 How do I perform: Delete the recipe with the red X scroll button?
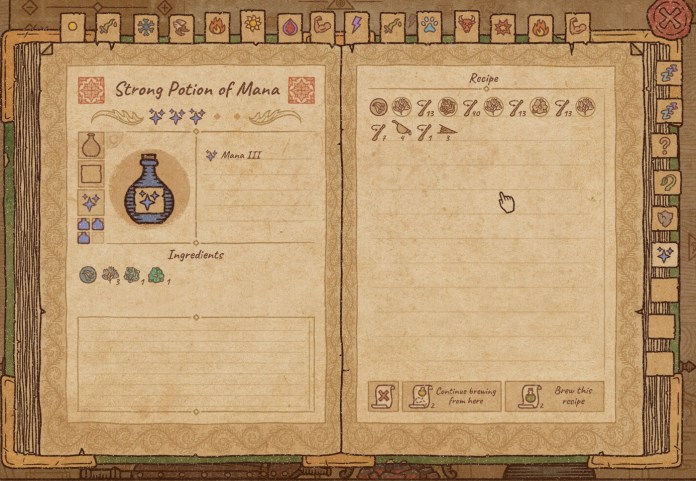click(x=383, y=396)
